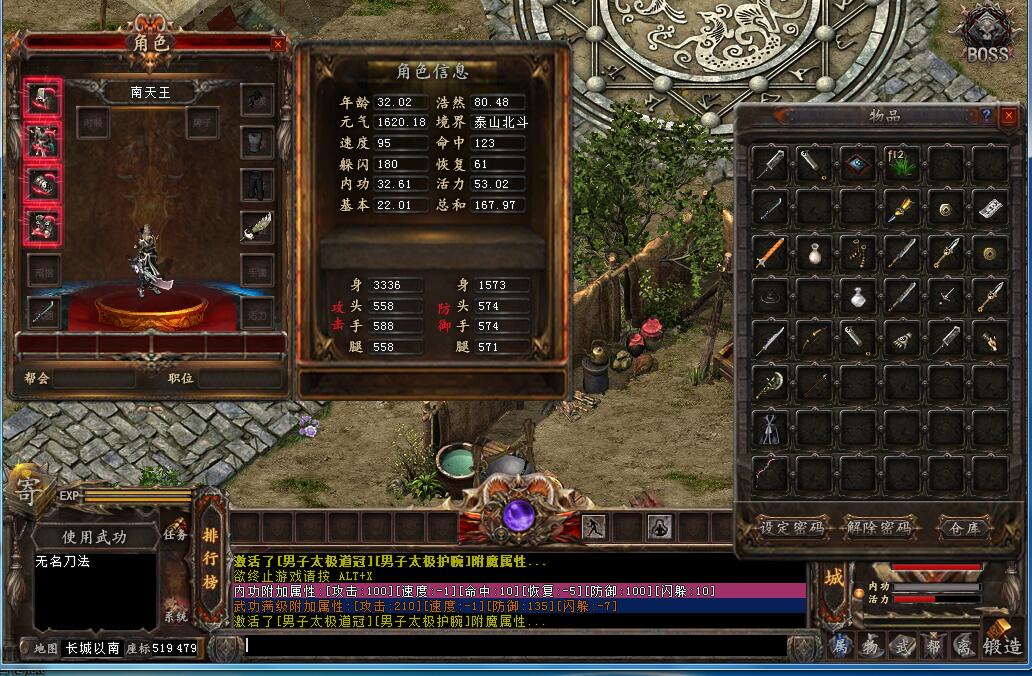Click the equipped feather fan slot
This screenshot has width=1032, height=676.
point(257,227)
